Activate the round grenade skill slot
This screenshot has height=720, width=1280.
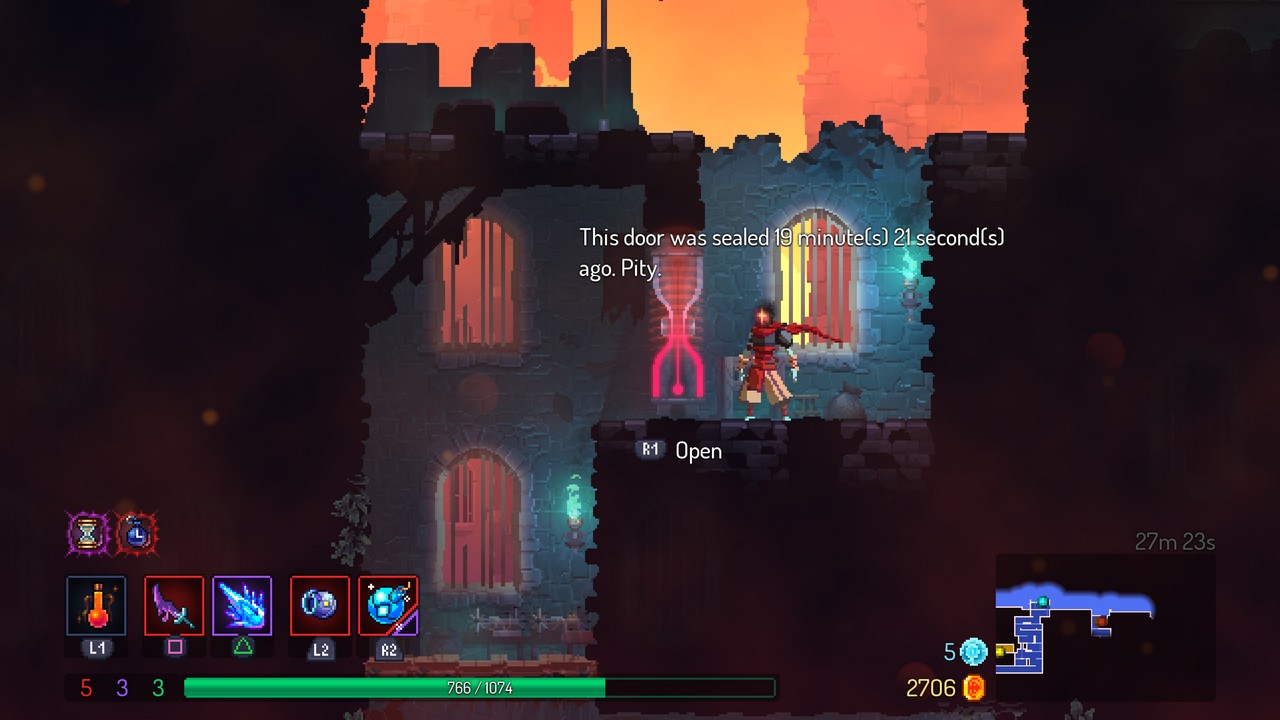coord(320,605)
